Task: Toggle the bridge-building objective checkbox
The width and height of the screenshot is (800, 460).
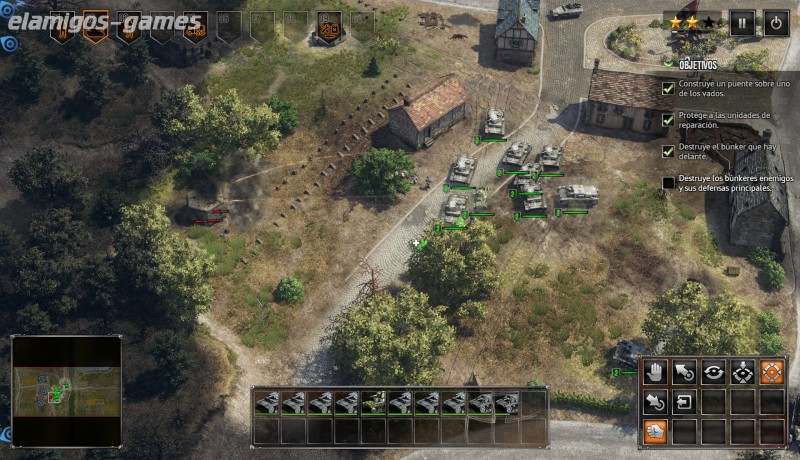Action: point(669,88)
